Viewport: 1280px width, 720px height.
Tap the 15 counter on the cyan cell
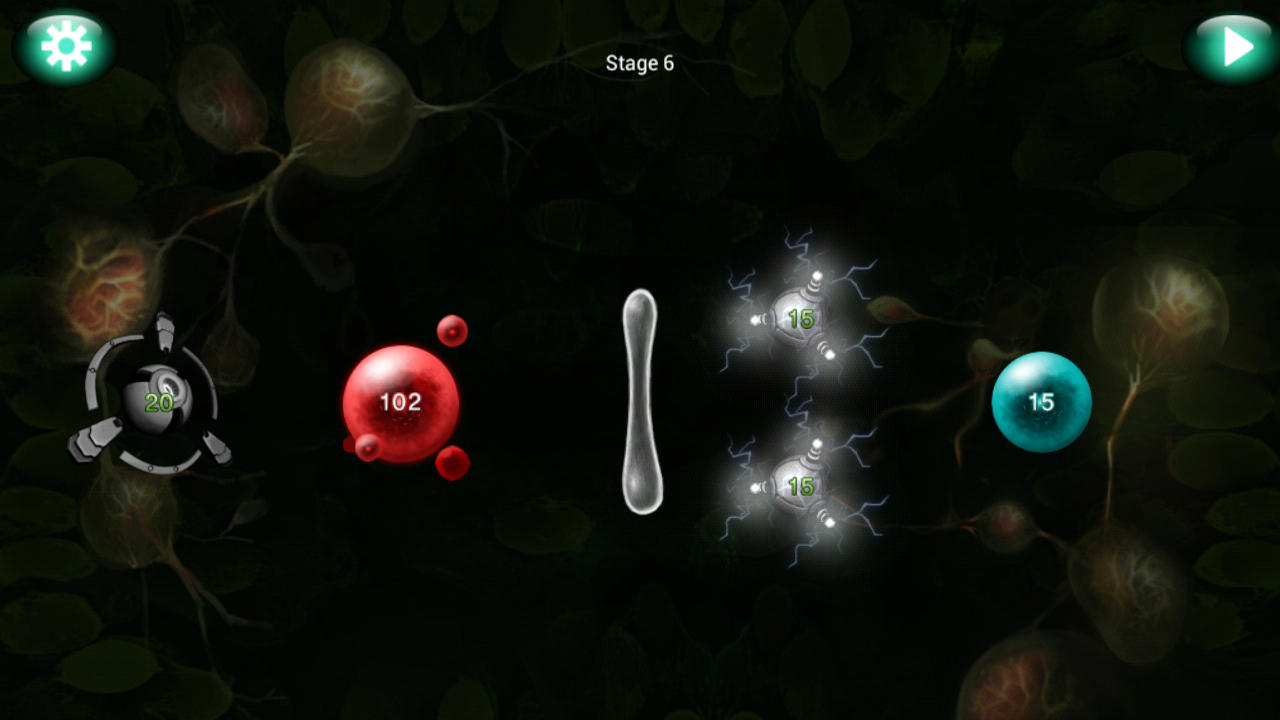point(1041,402)
